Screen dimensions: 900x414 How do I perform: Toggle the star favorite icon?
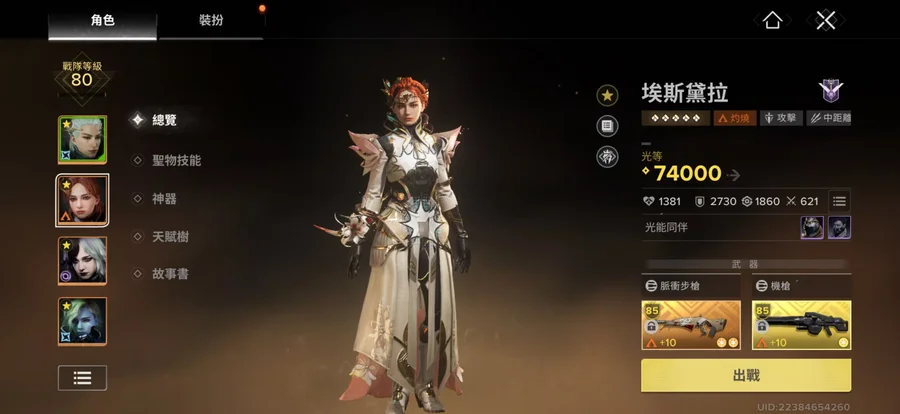[x=607, y=95]
